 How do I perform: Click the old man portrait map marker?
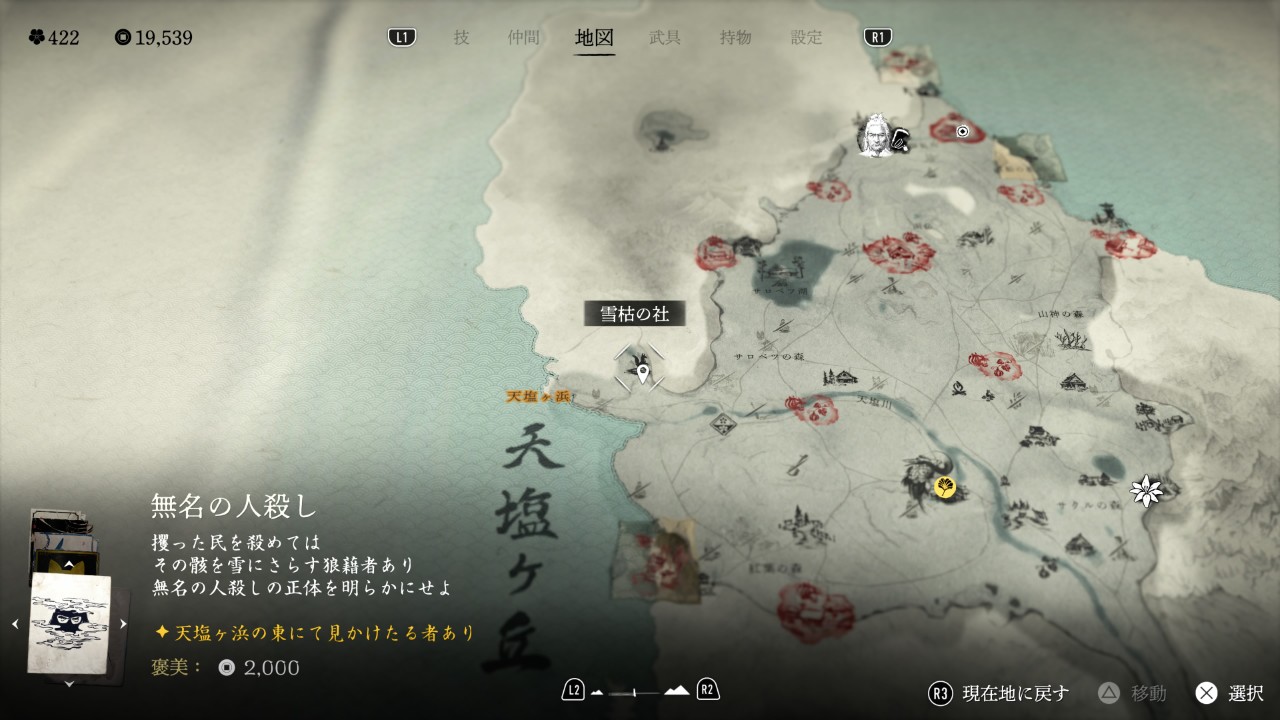click(x=876, y=136)
